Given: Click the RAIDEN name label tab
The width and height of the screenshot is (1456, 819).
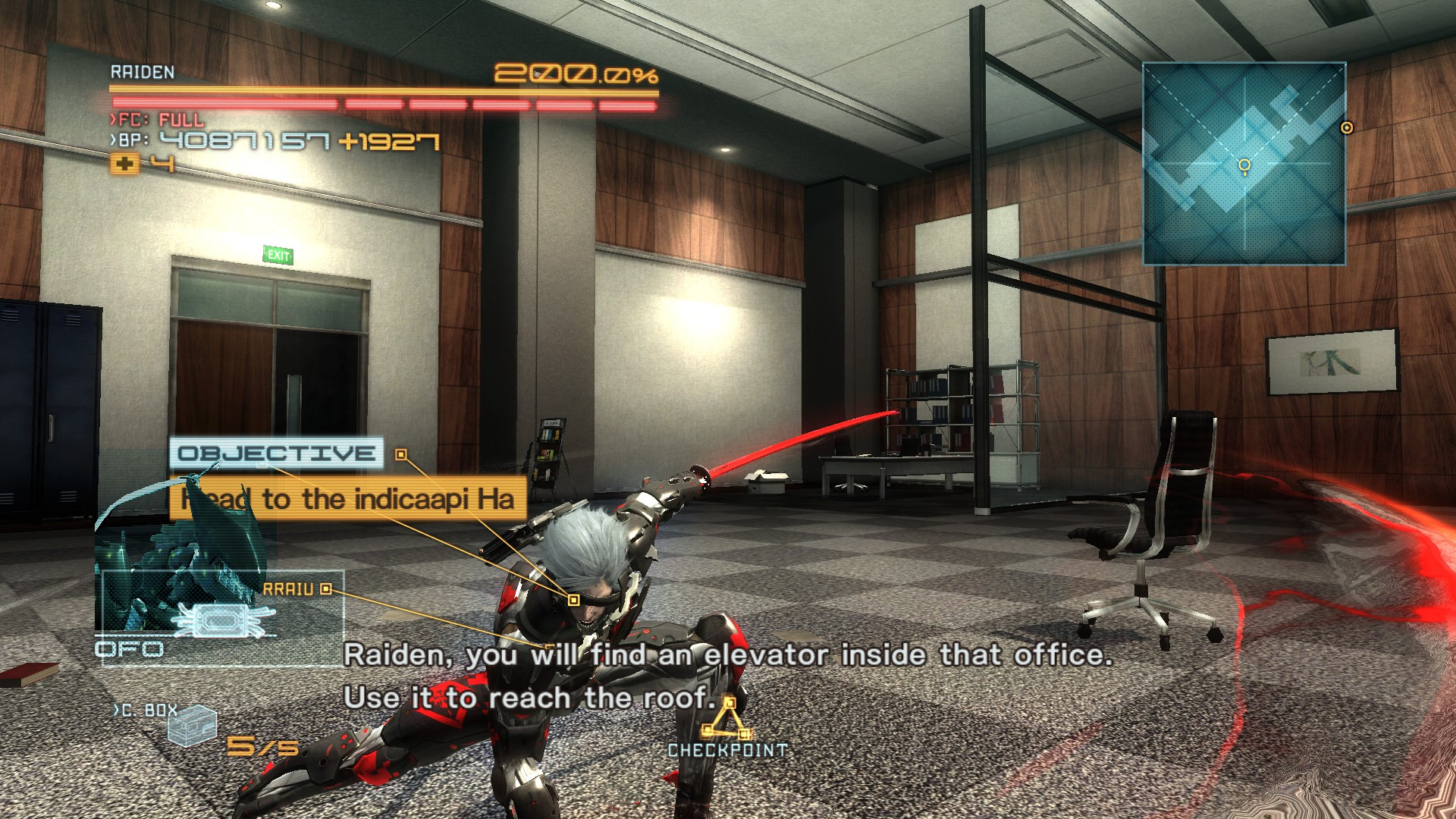Looking at the screenshot, I should tap(143, 73).
